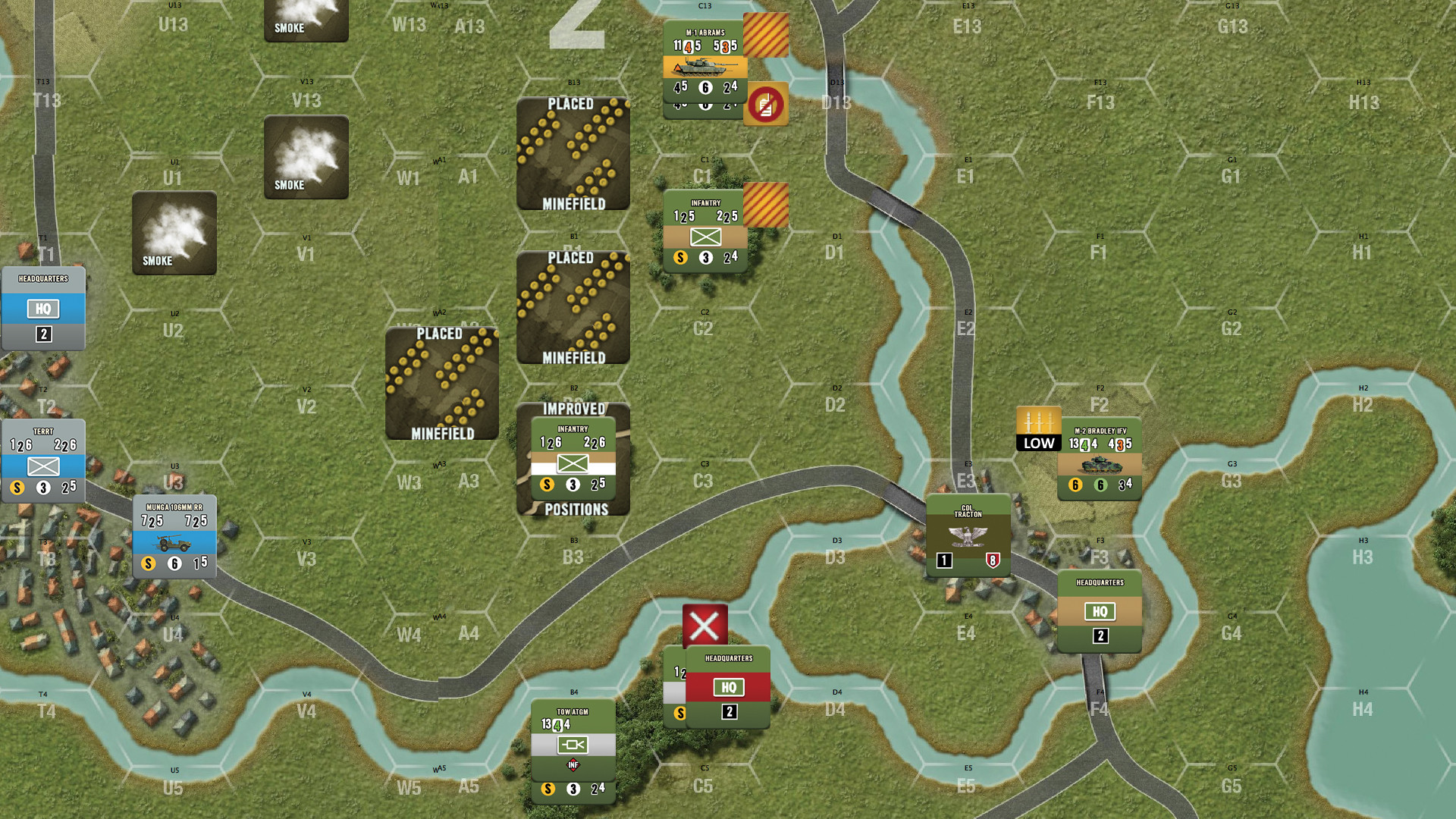Click the smoke marker in hex U13
Image resolution: width=1456 pixels, height=819 pixels.
click(x=306, y=21)
